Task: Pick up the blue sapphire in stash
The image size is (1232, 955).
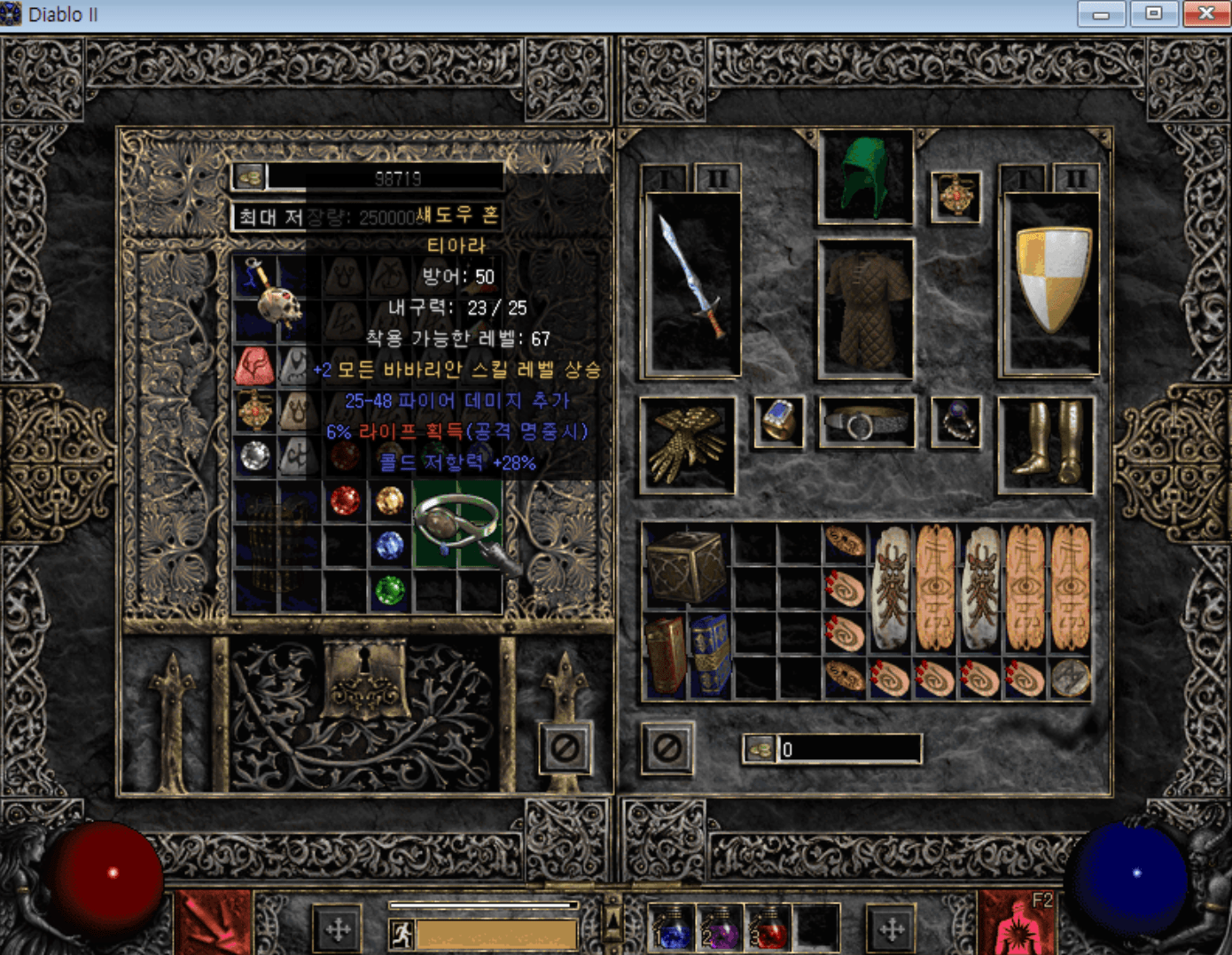Action: coord(389,546)
